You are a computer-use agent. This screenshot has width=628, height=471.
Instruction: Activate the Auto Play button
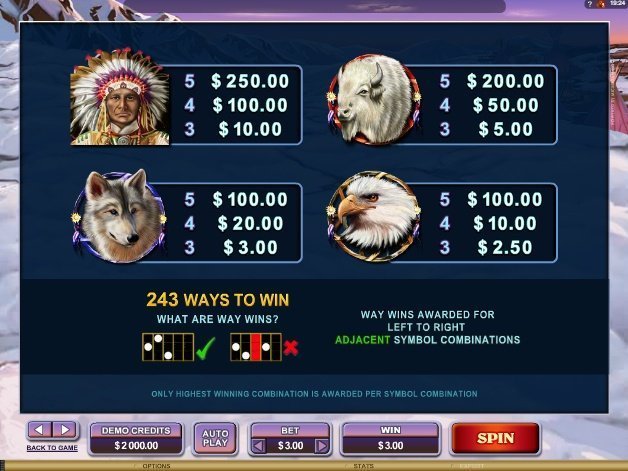tap(214, 438)
